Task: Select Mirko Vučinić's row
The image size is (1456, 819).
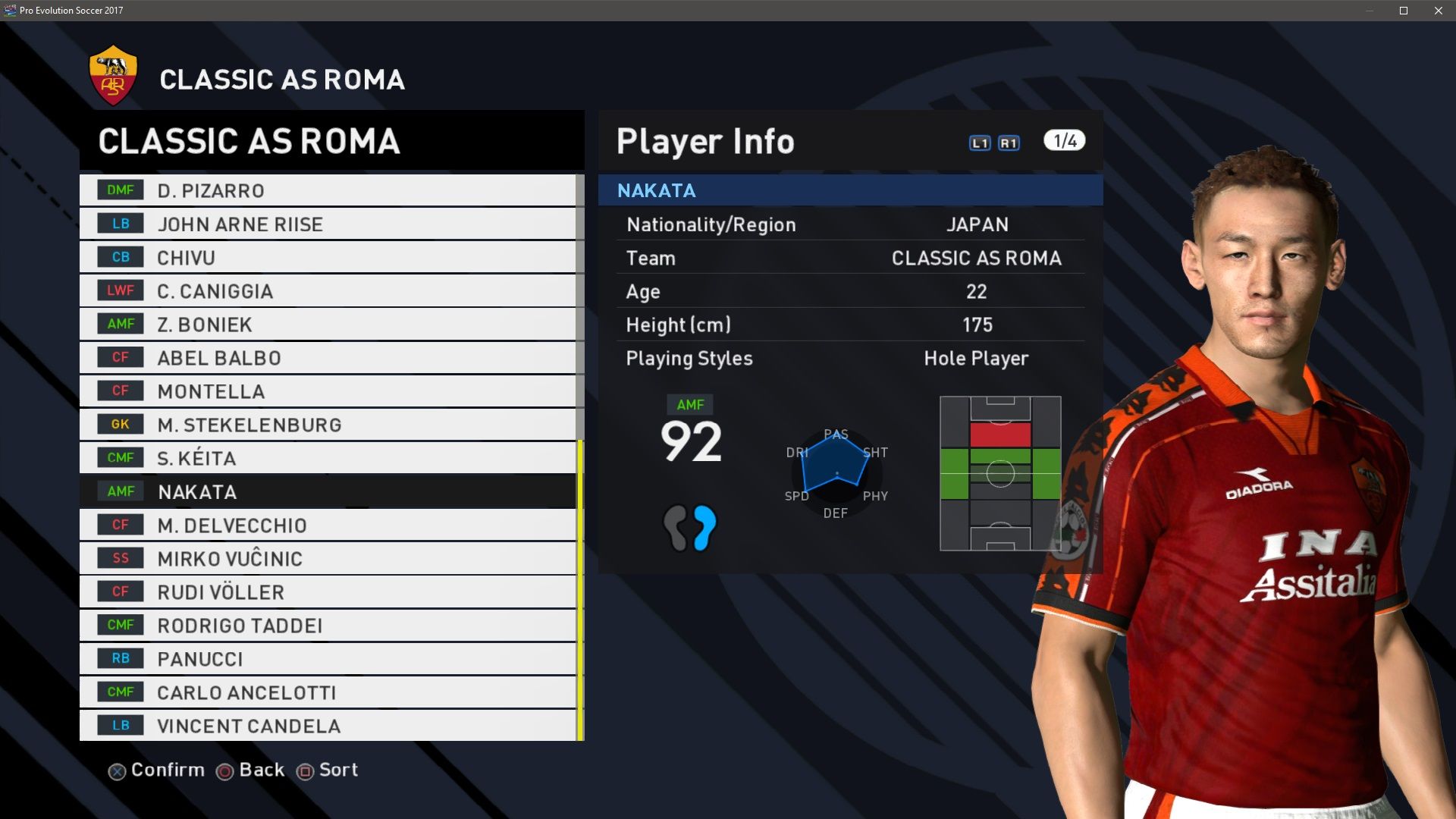Action: tap(328, 558)
